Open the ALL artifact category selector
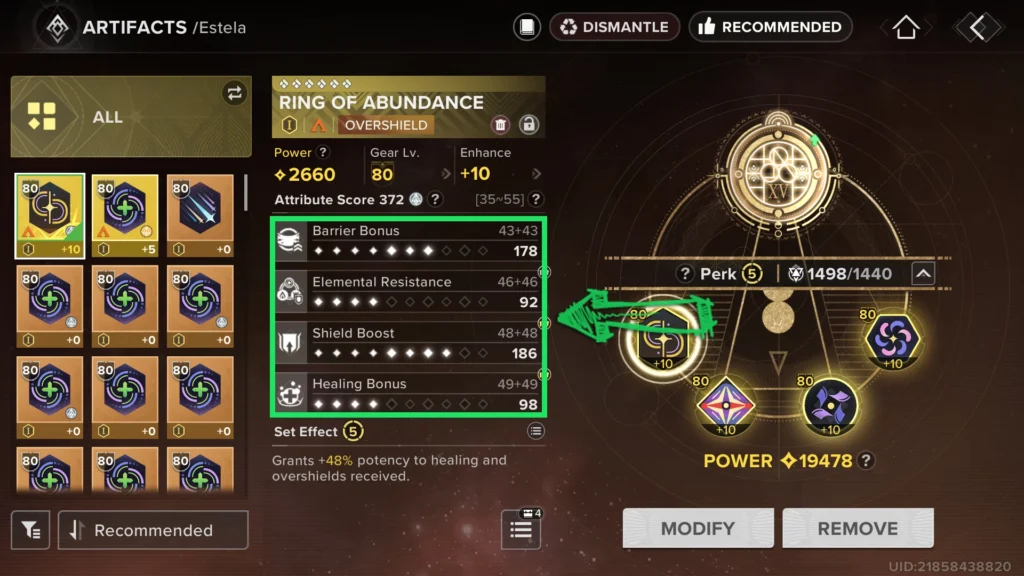The image size is (1024, 576). [x=131, y=117]
